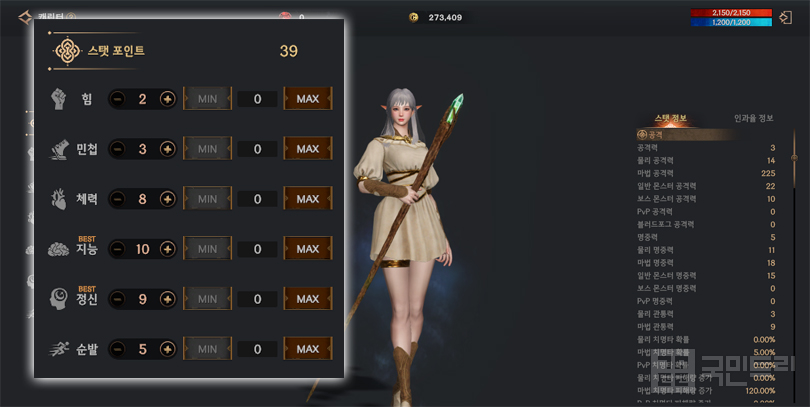Switch to the 인과율 정보 tab
The image size is (810, 407).
click(x=753, y=118)
